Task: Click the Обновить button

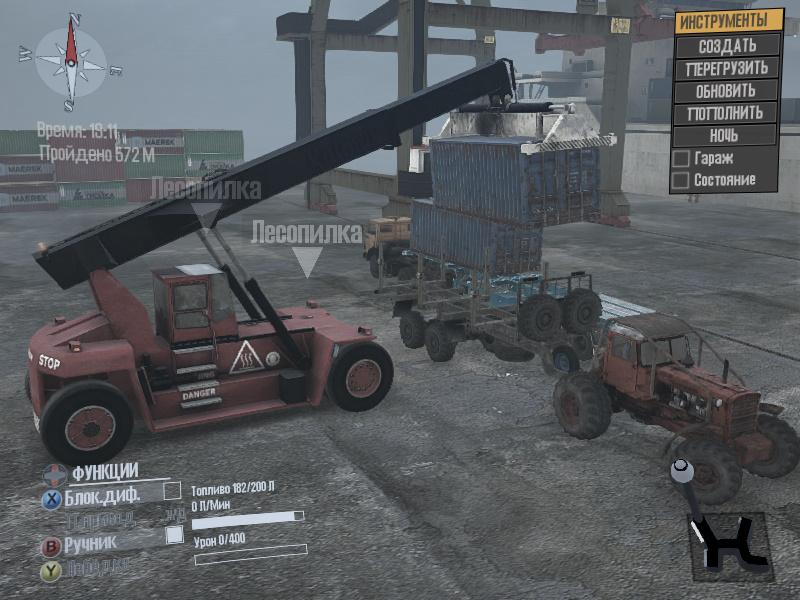Action: point(727,91)
